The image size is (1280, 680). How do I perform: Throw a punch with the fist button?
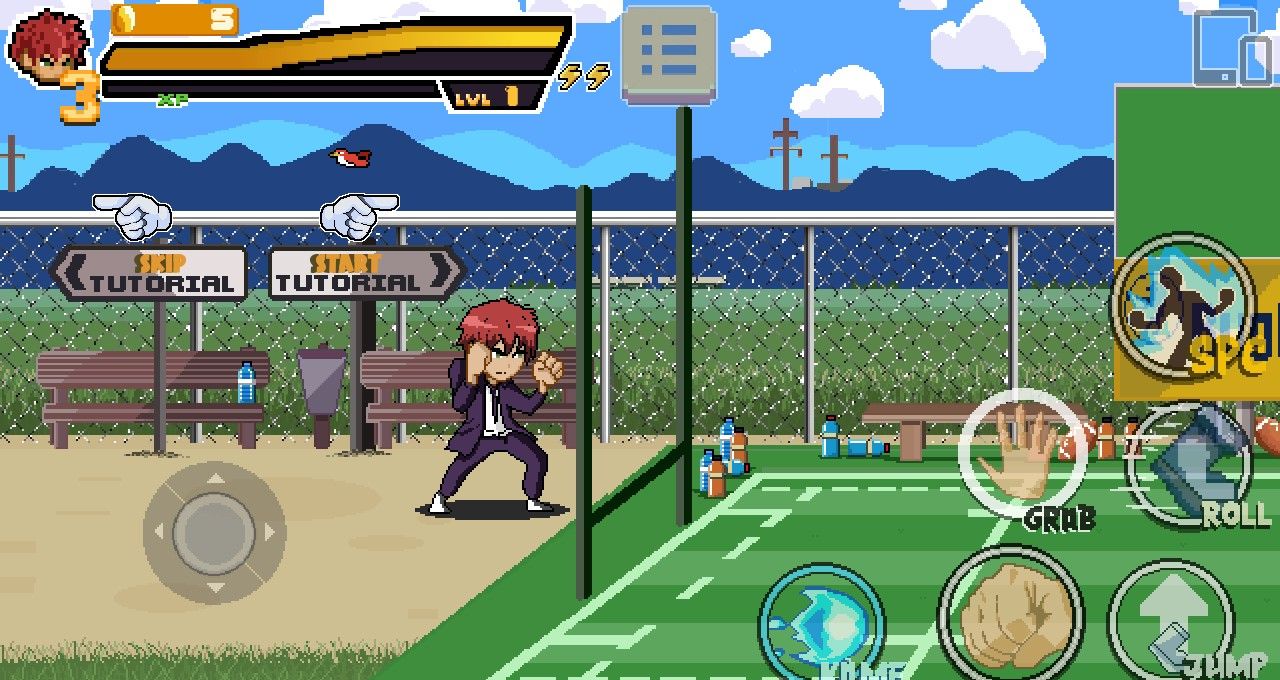1010,614
